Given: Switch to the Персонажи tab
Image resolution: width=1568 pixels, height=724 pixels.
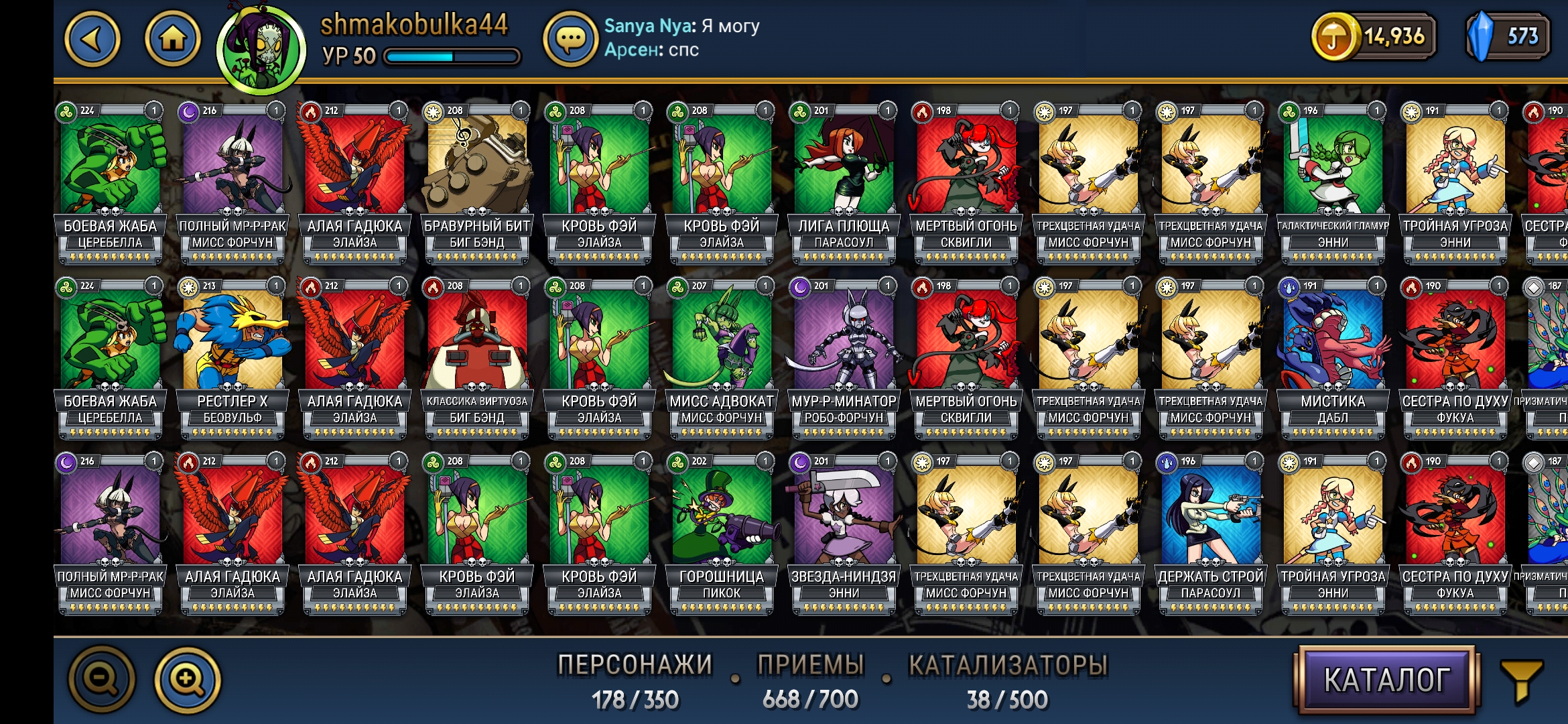Looking at the screenshot, I should [635, 680].
